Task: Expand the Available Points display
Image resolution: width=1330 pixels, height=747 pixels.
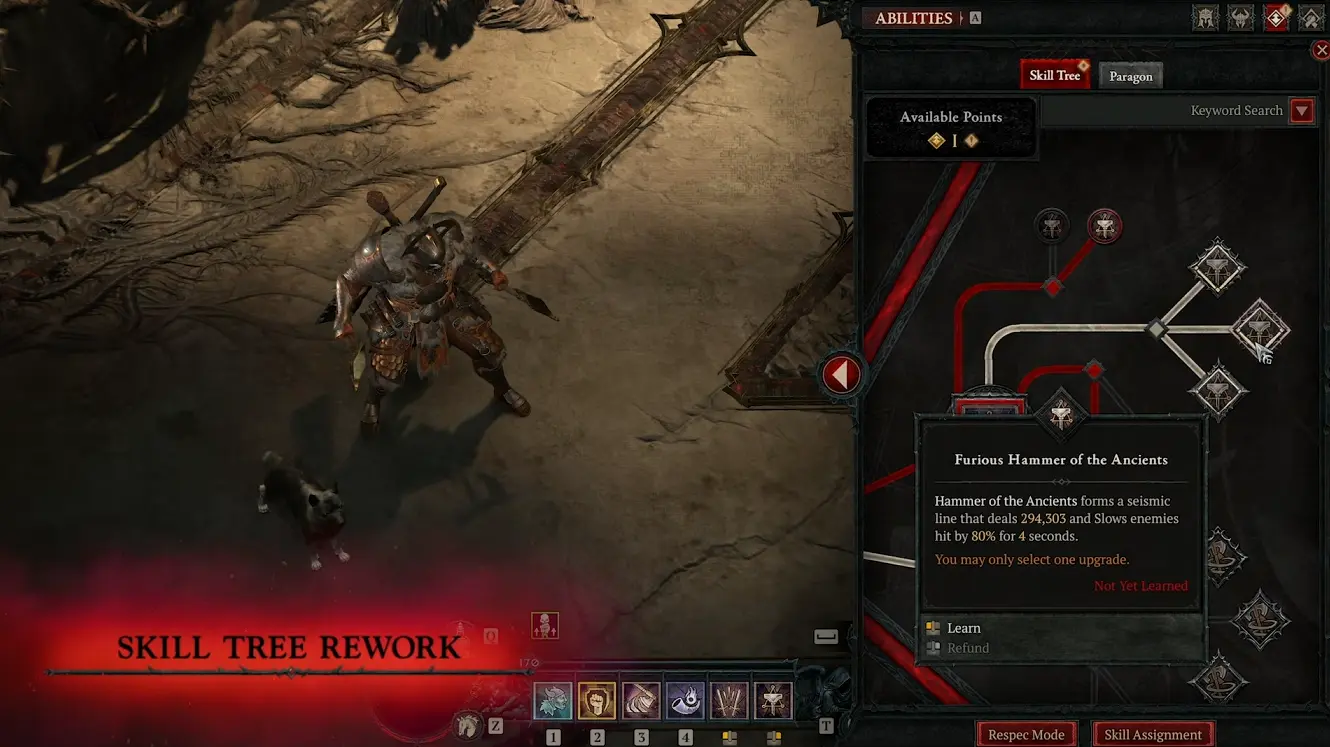Action: (x=951, y=127)
